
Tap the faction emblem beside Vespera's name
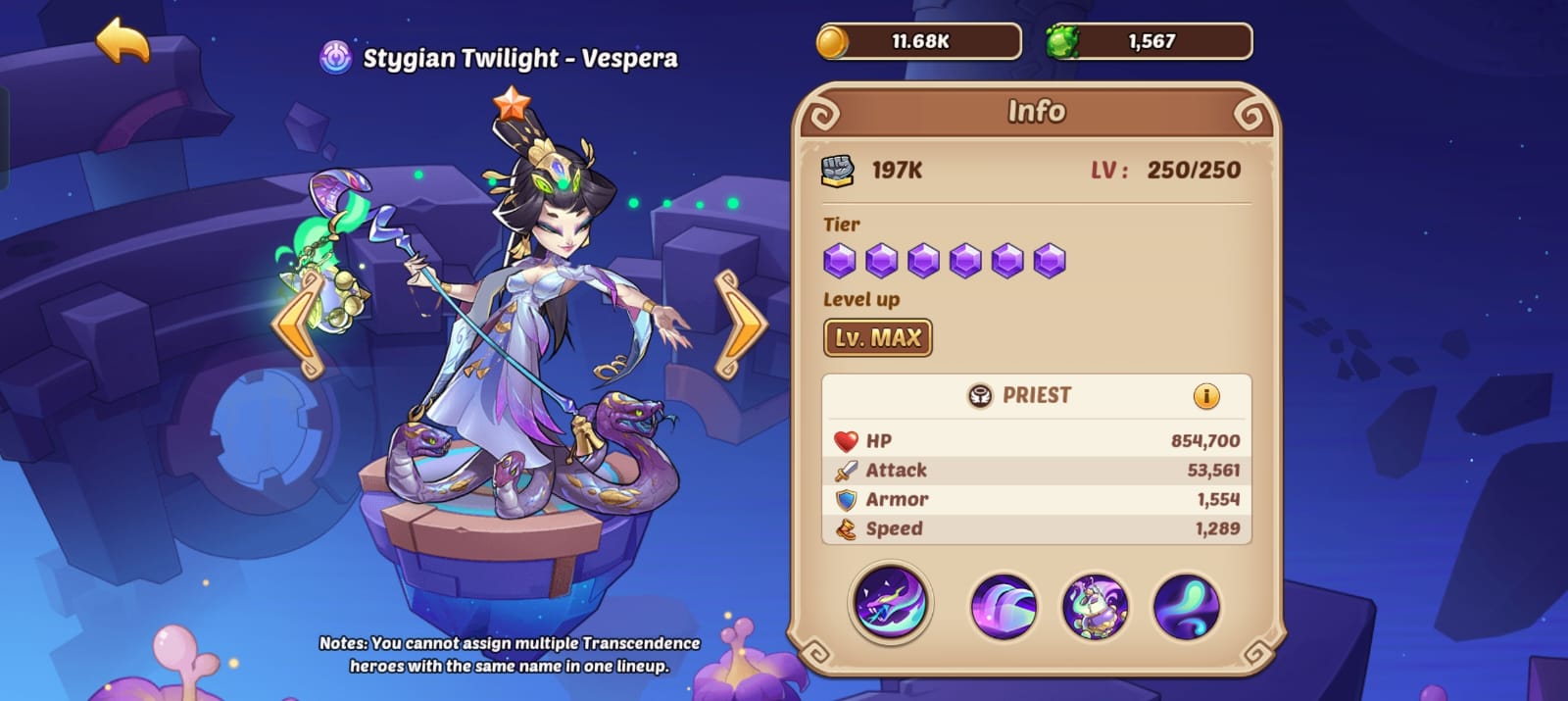click(x=336, y=58)
